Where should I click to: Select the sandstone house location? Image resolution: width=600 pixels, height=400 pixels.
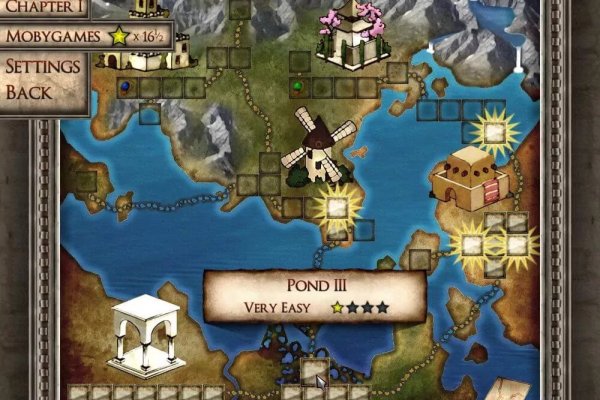click(x=466, y=177)
